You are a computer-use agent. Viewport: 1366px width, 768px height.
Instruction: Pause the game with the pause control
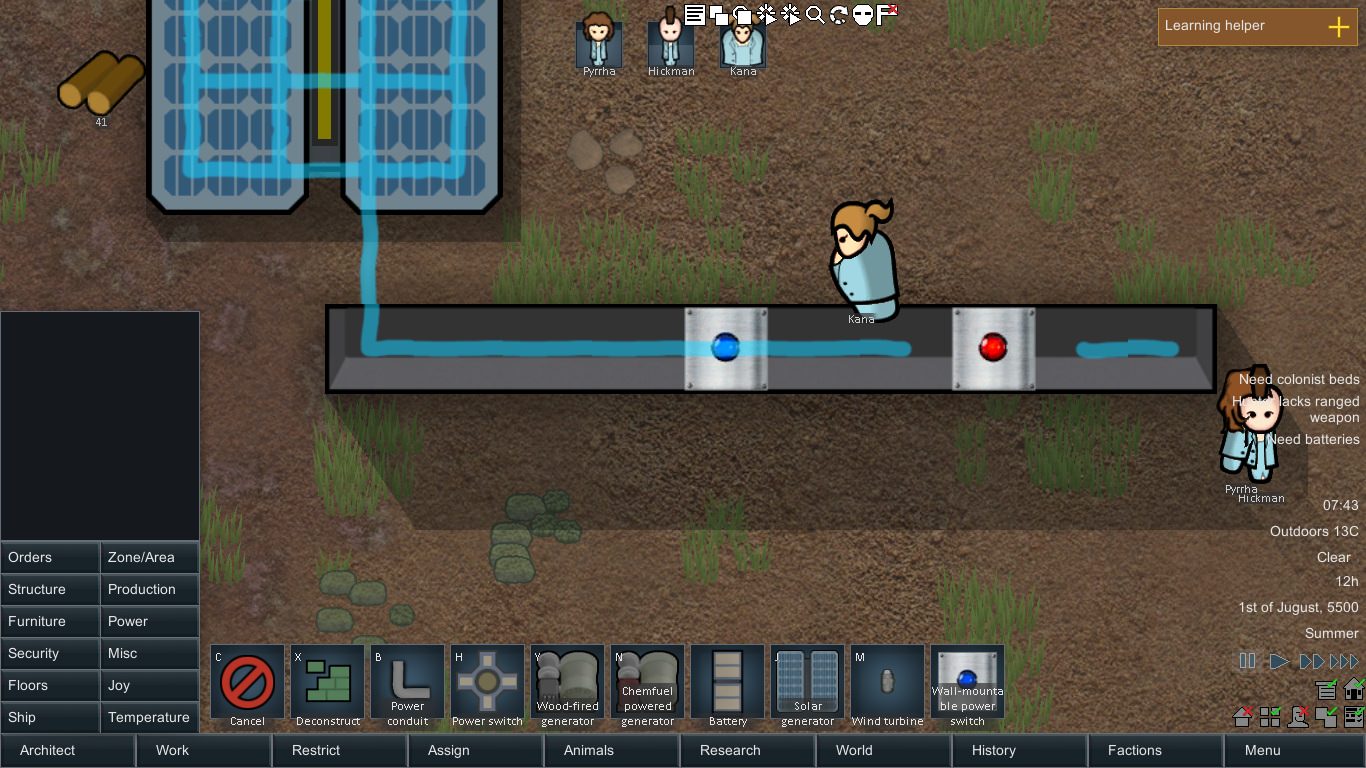coord(1248,660)
